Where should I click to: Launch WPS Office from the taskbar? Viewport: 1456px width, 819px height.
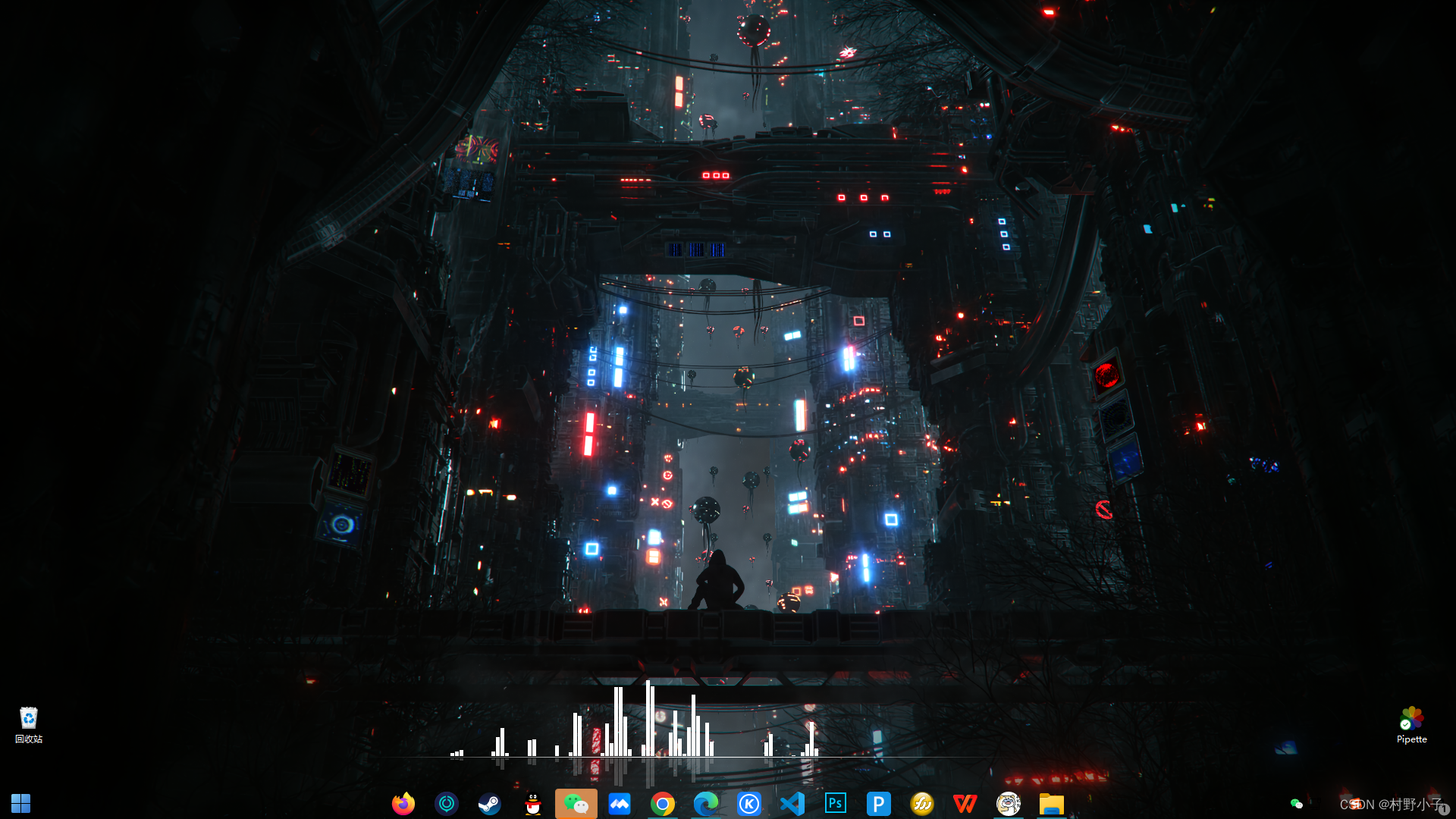click(x=965, y=803)
